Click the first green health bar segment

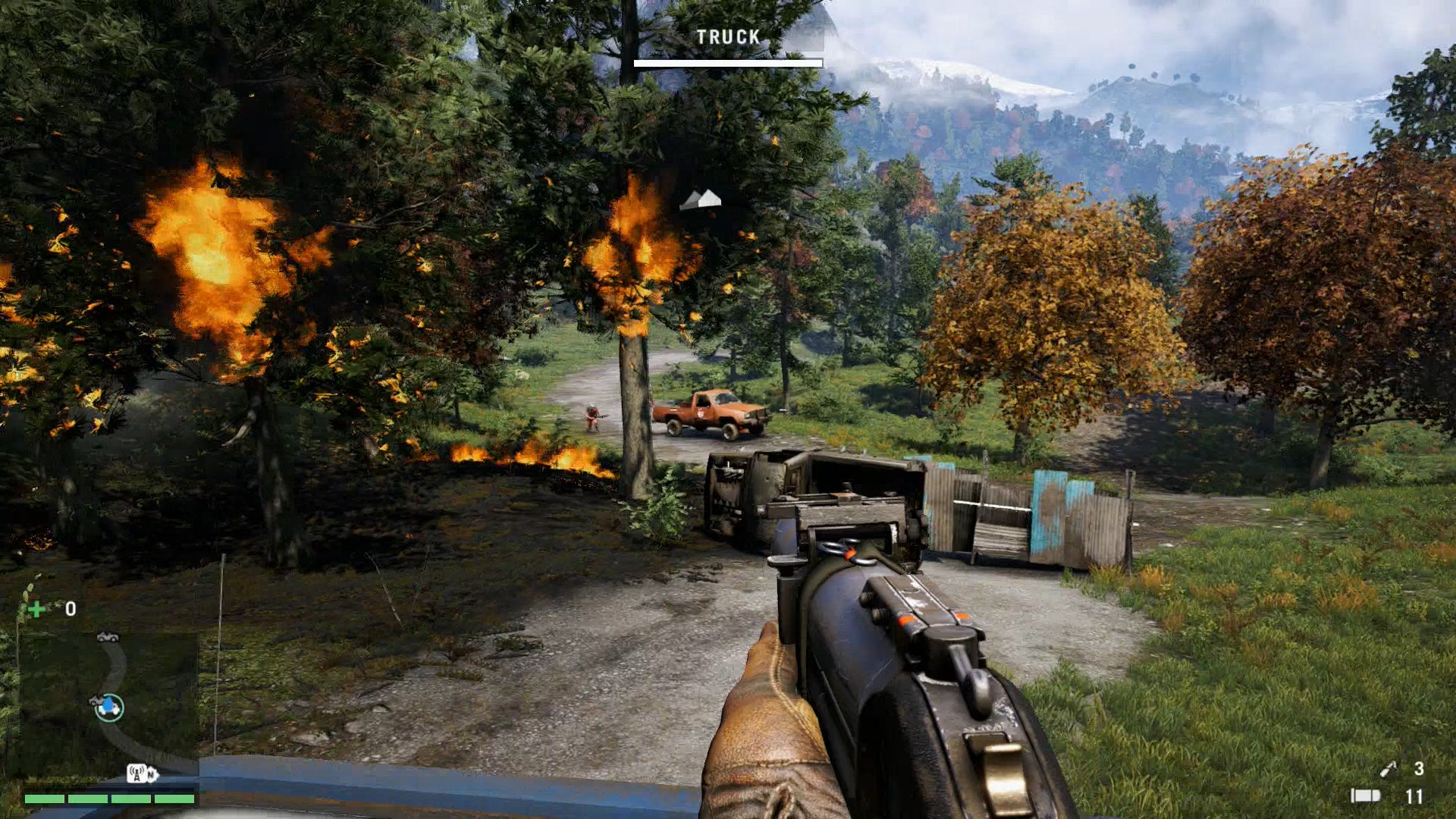tap(44, 799)
